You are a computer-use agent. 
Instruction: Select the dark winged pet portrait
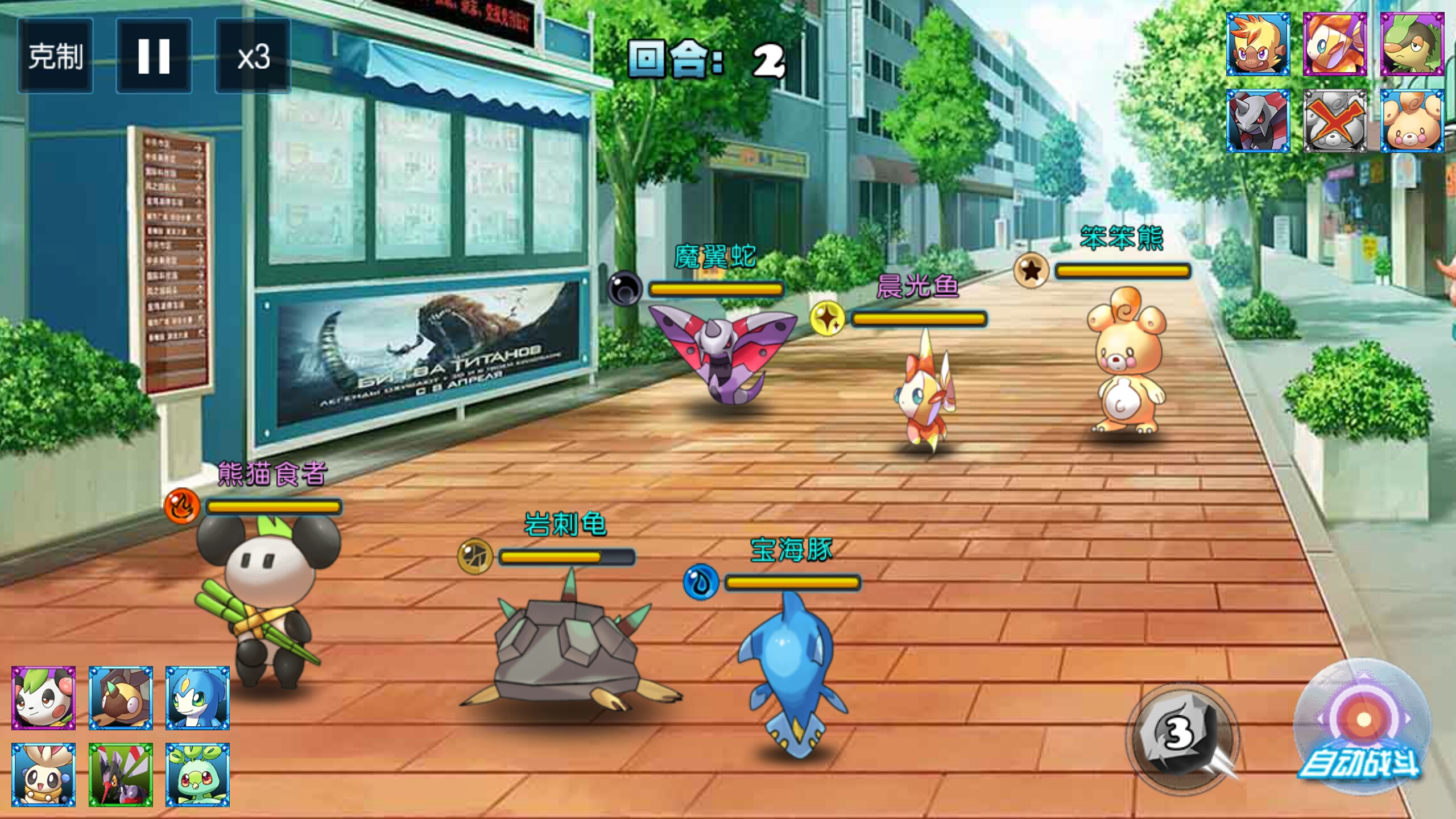121,775
